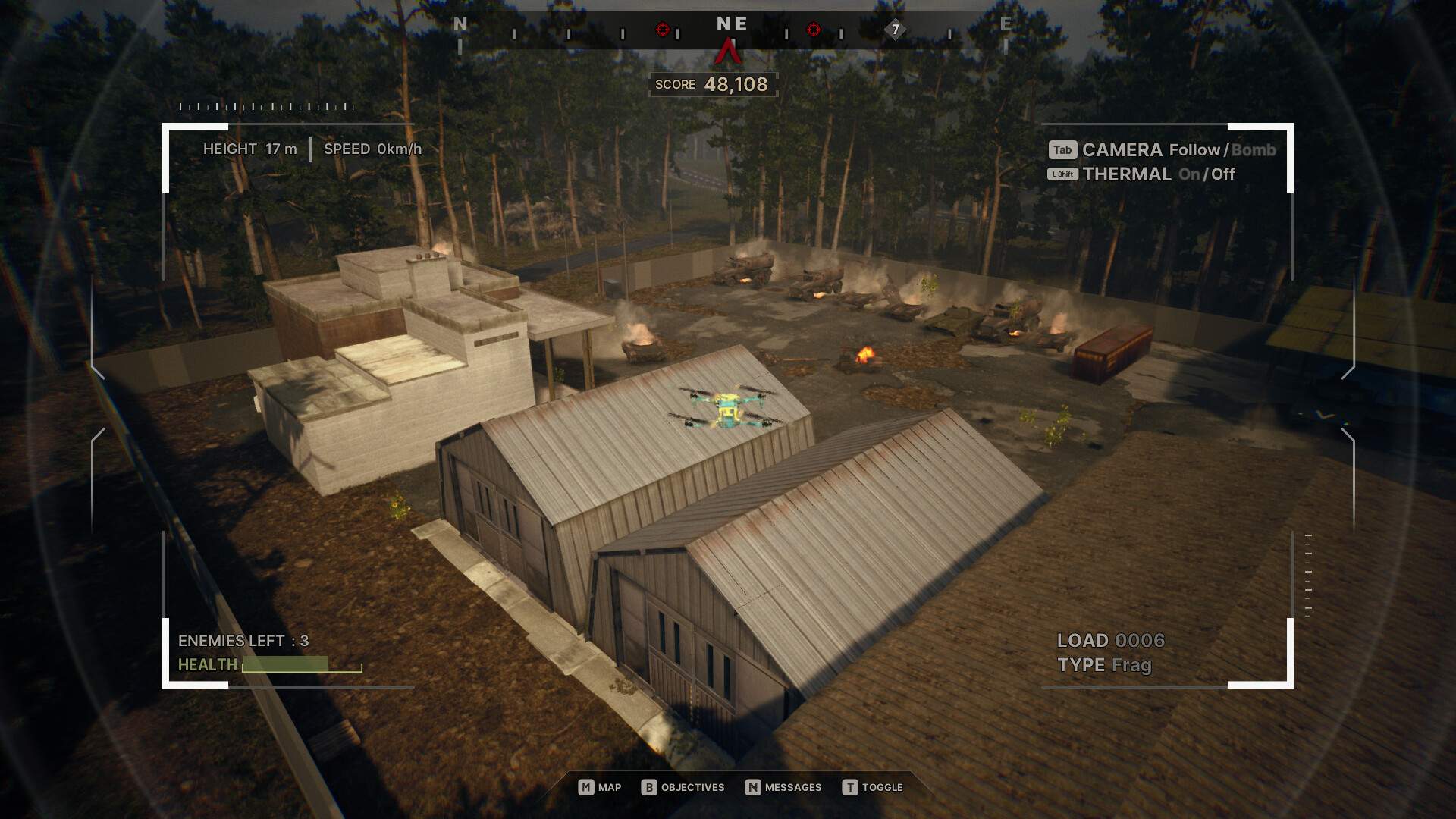Select the numbered 7 waypoint on the compass

(895, 30)
